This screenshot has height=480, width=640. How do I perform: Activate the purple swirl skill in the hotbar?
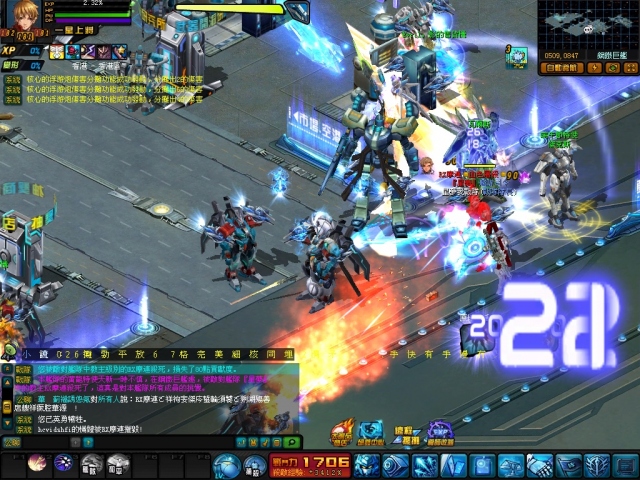(64, 462)
